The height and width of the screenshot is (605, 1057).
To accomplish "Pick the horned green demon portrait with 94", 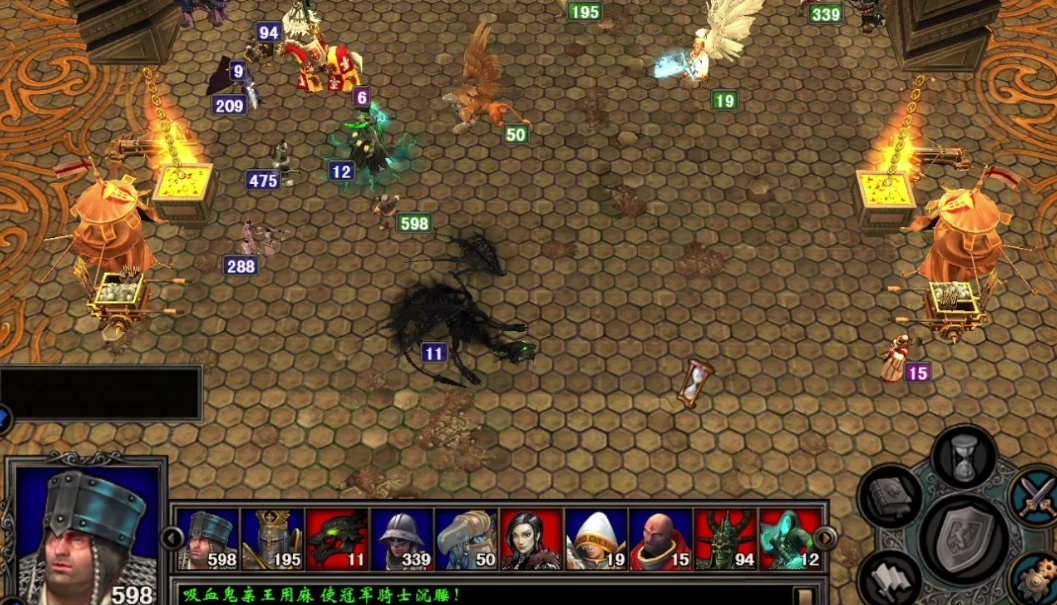I will click(x=725, y=539).
